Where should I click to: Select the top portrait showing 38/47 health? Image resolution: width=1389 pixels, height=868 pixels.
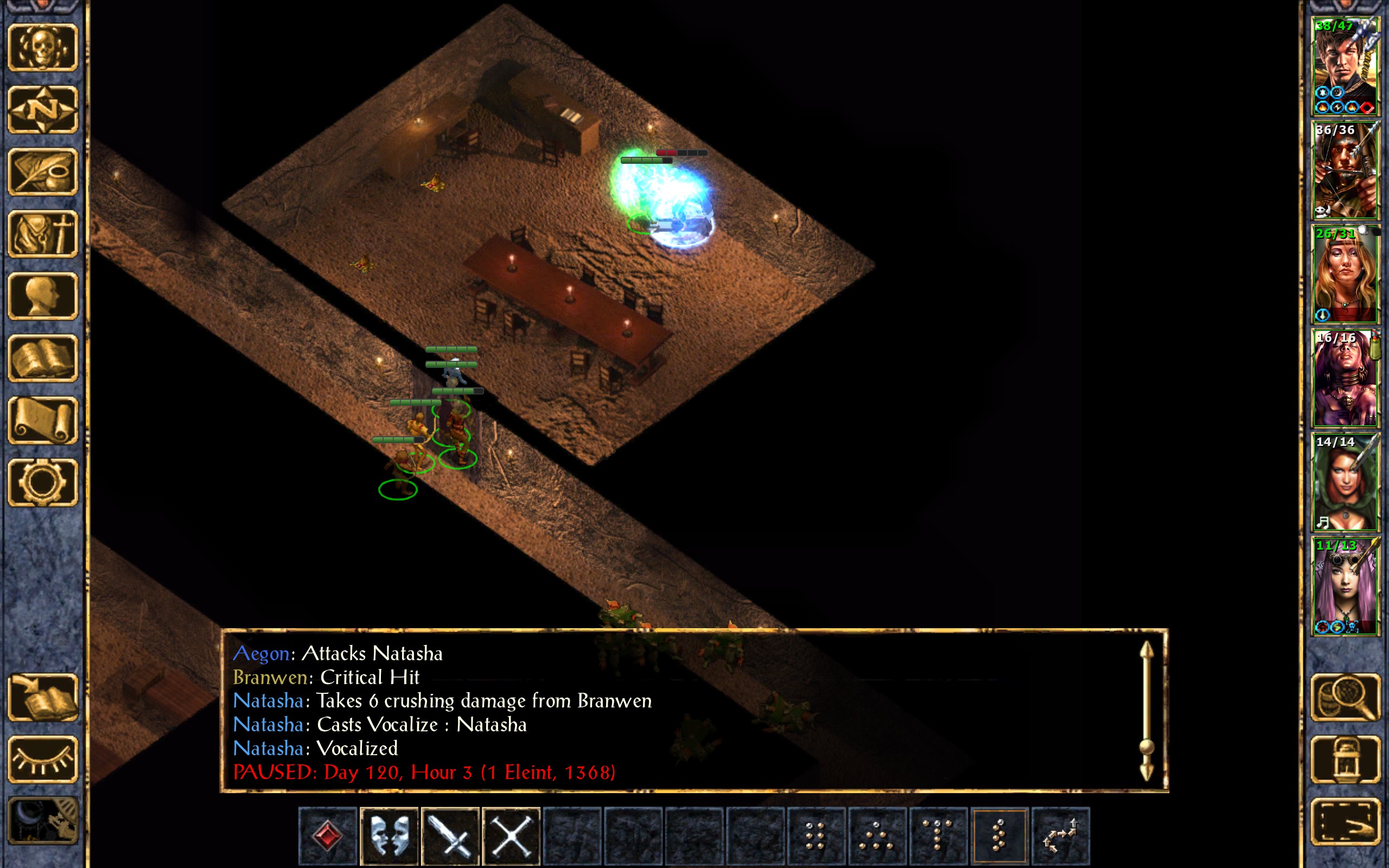click(x=1345, y=66)
